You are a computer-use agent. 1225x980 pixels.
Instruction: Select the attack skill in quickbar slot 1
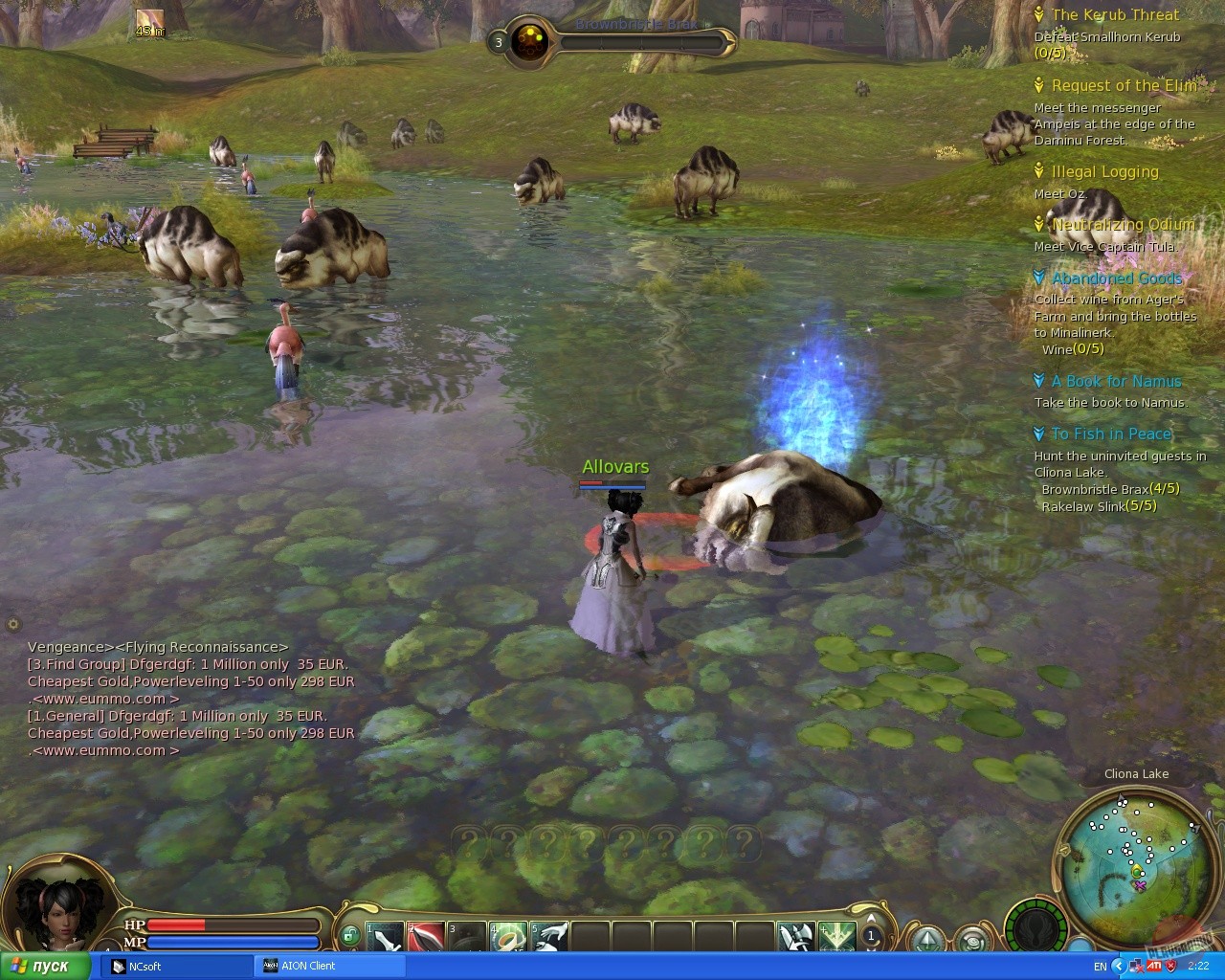pyautogui.click(x=383, y=933)
